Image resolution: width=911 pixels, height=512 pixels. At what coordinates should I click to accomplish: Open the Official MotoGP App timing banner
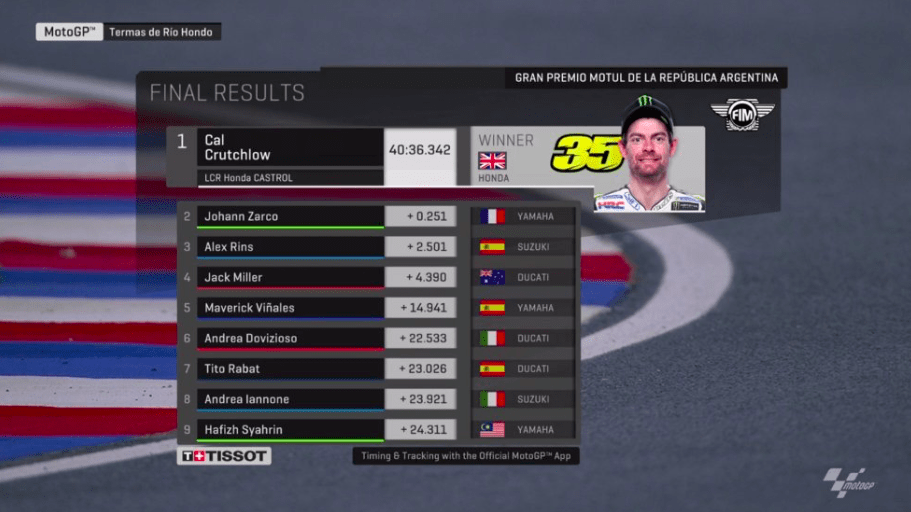466,456
